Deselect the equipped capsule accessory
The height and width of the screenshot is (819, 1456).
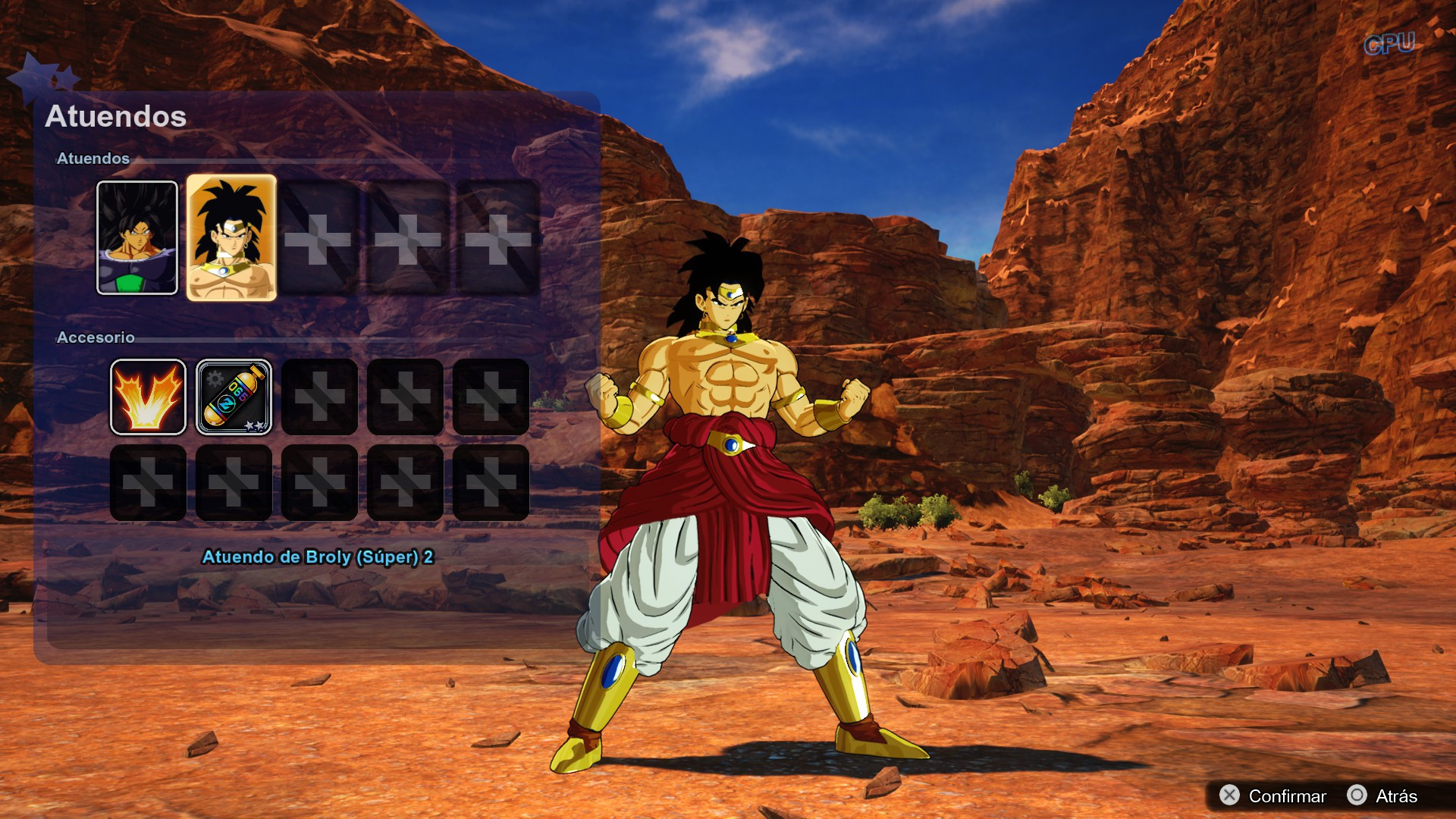tap(234, 397)
